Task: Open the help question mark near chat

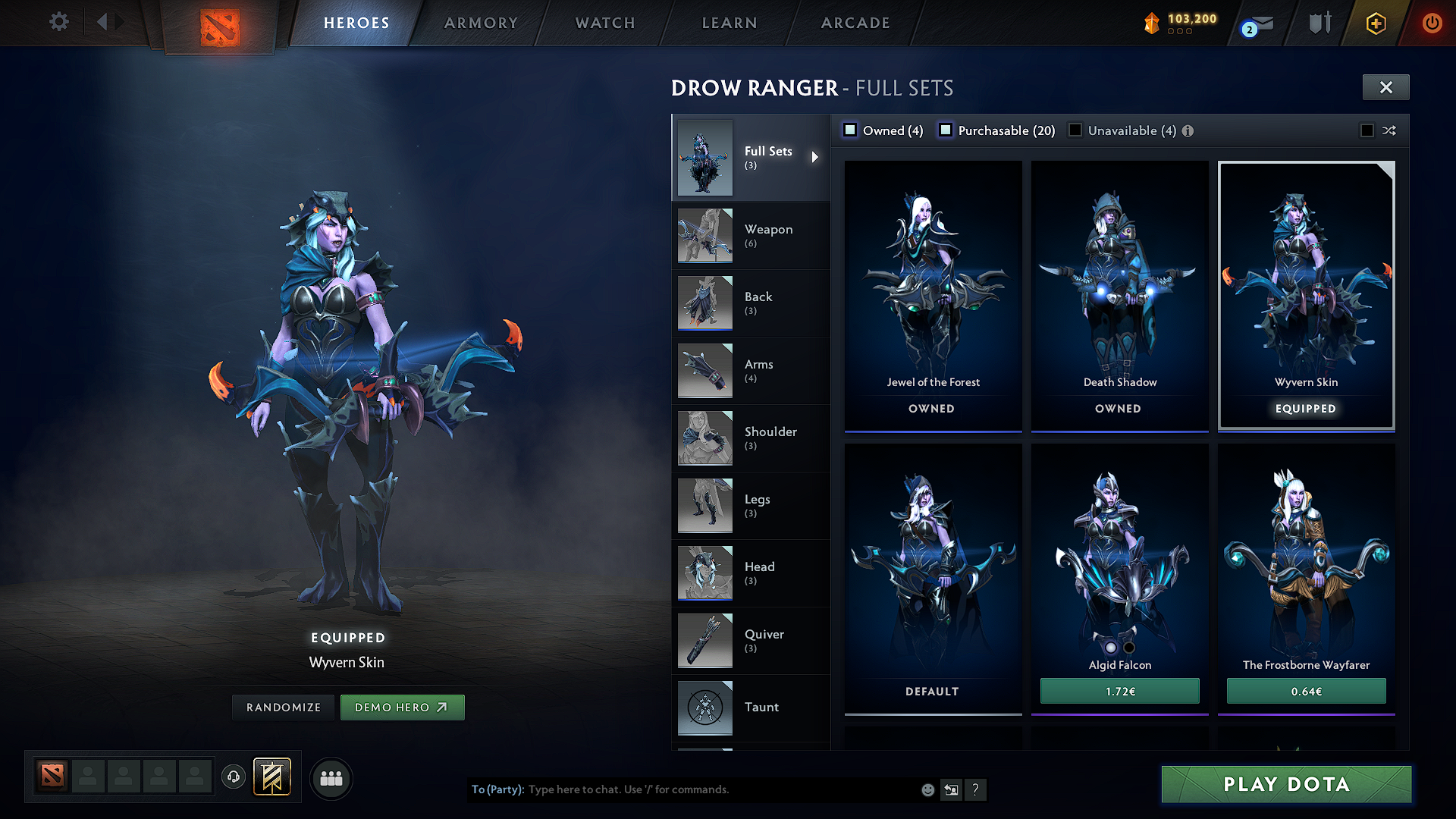Action: point(976,789)
